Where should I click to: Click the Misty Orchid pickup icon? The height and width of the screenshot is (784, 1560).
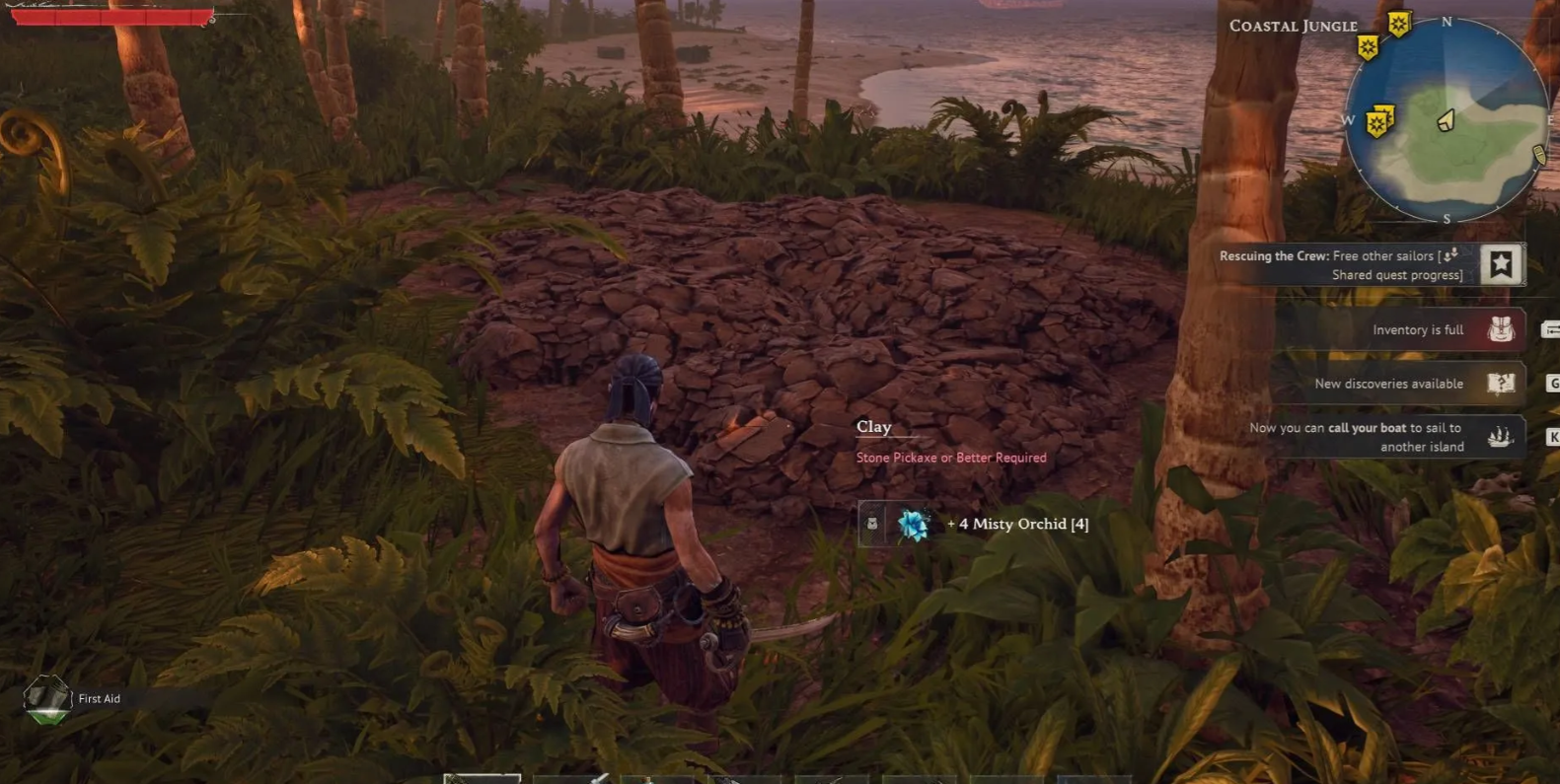(914, 525)
